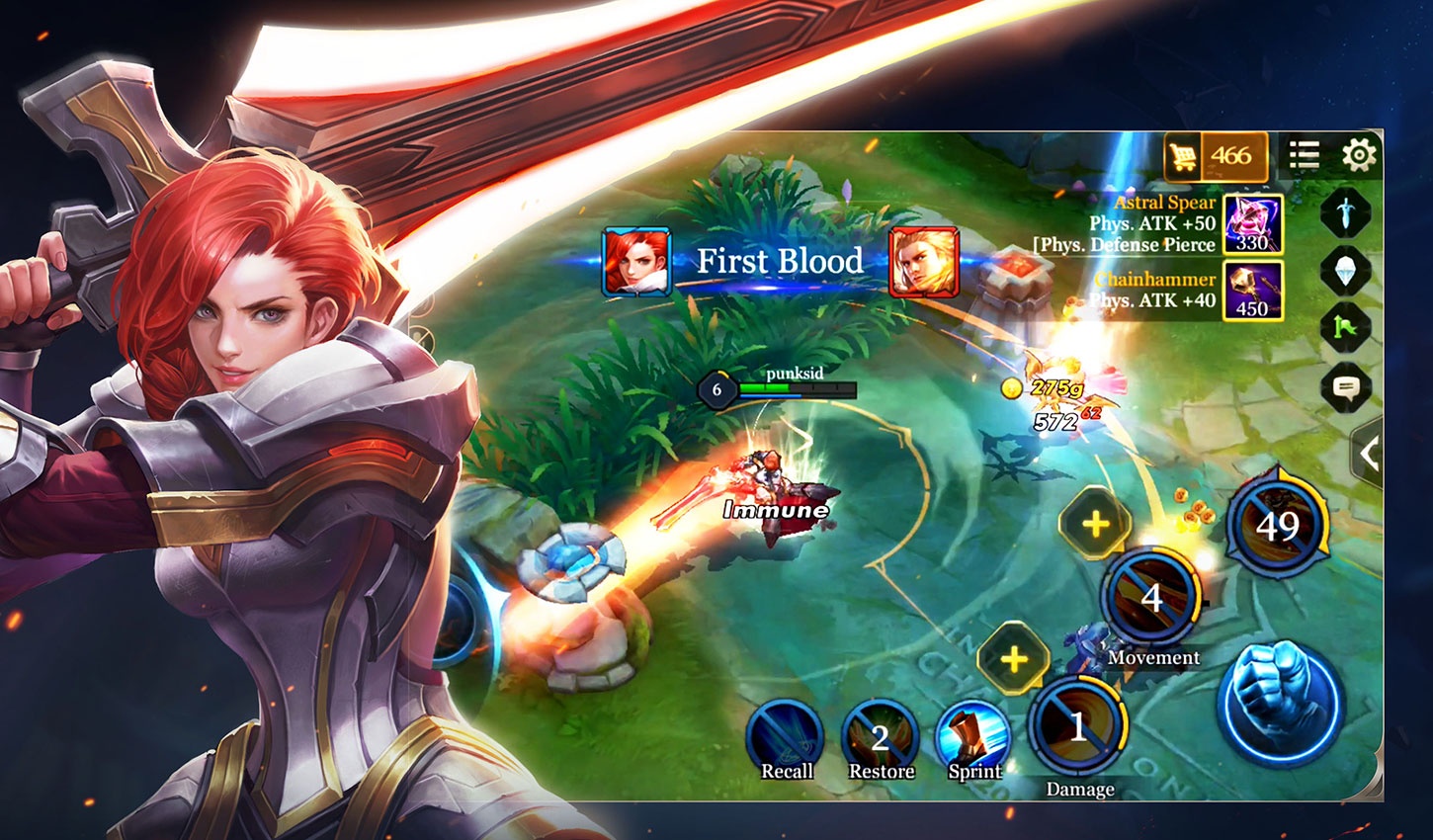Open the shop showing 466 gold
Screen dimensions: 1433x840
(x=1216, y=156)
